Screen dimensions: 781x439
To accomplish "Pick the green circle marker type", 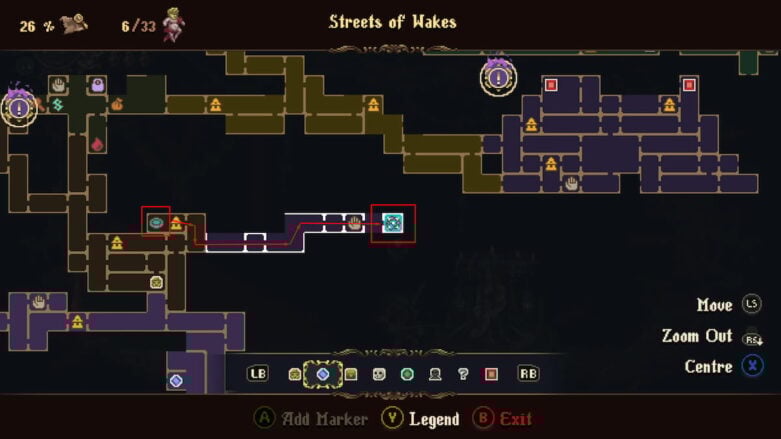I will 407,374.
